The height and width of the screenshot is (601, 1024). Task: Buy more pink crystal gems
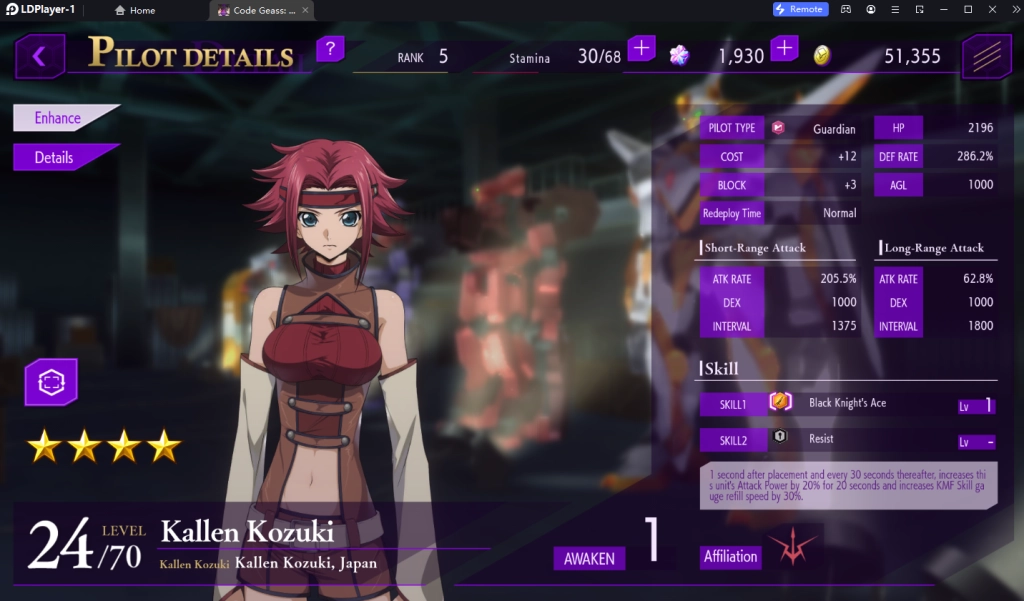(785, 48)
